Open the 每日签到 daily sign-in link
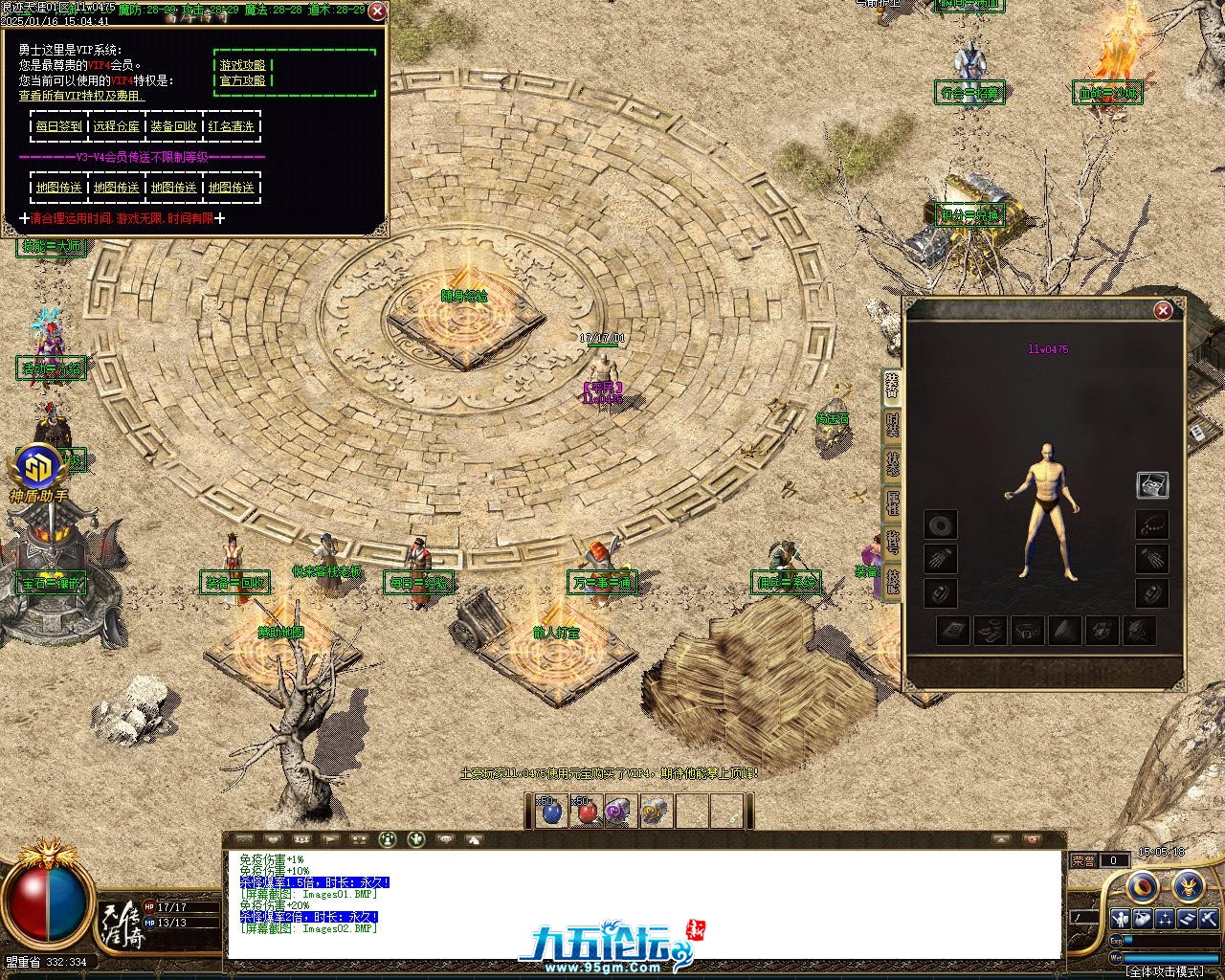The image size is (1225, 980). 59,126
